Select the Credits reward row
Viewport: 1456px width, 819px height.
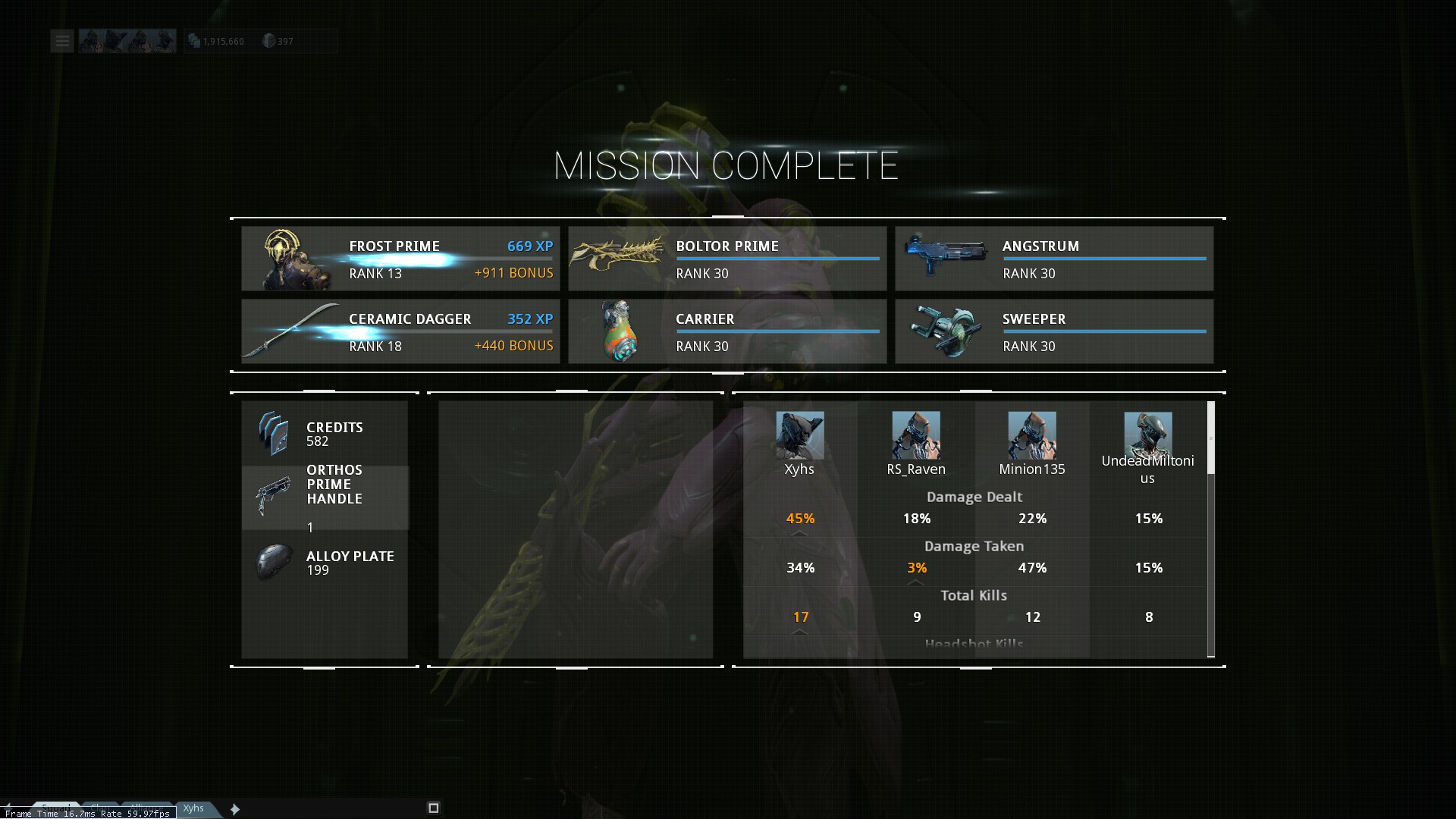(x=325, y=434)
